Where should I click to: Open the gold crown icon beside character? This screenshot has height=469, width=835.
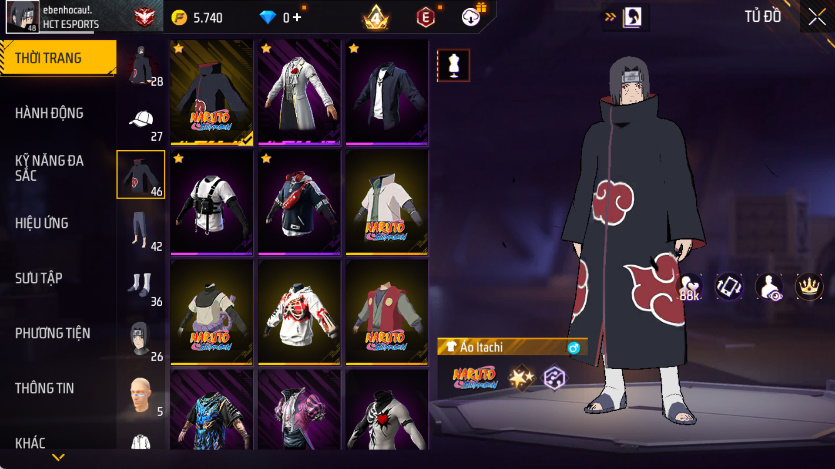(x=808, y=286)
